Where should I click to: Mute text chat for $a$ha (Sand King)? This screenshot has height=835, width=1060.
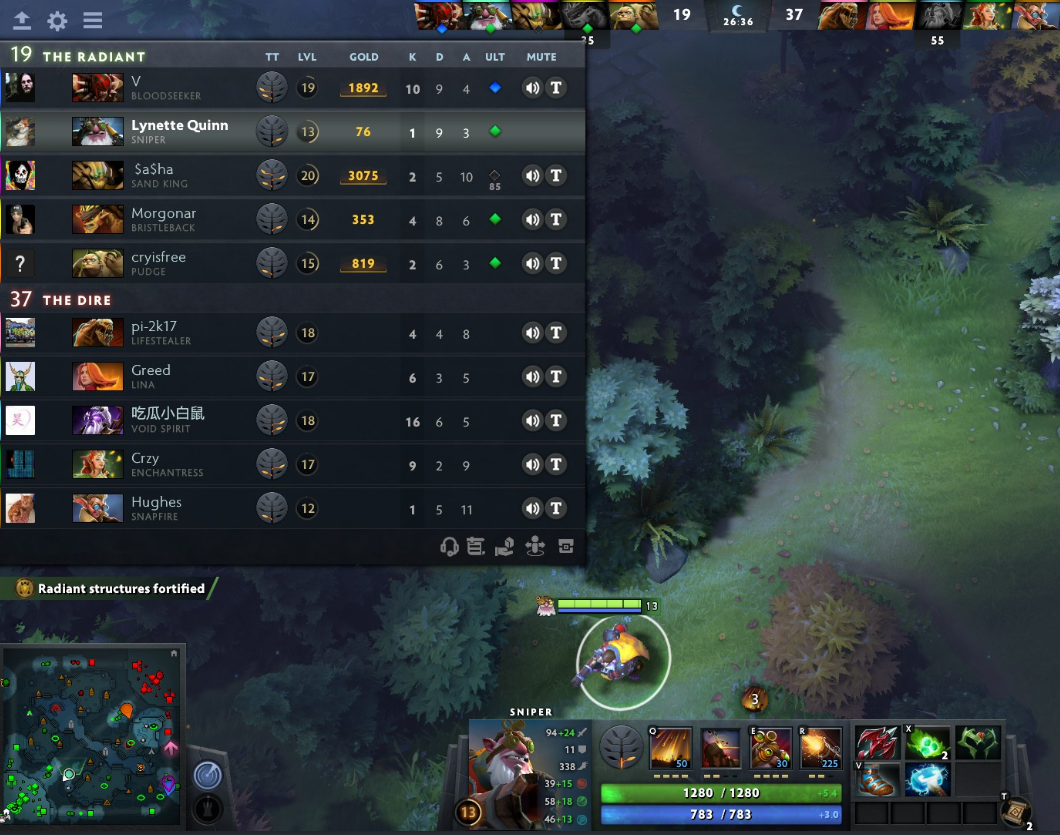tap(556, 176)
